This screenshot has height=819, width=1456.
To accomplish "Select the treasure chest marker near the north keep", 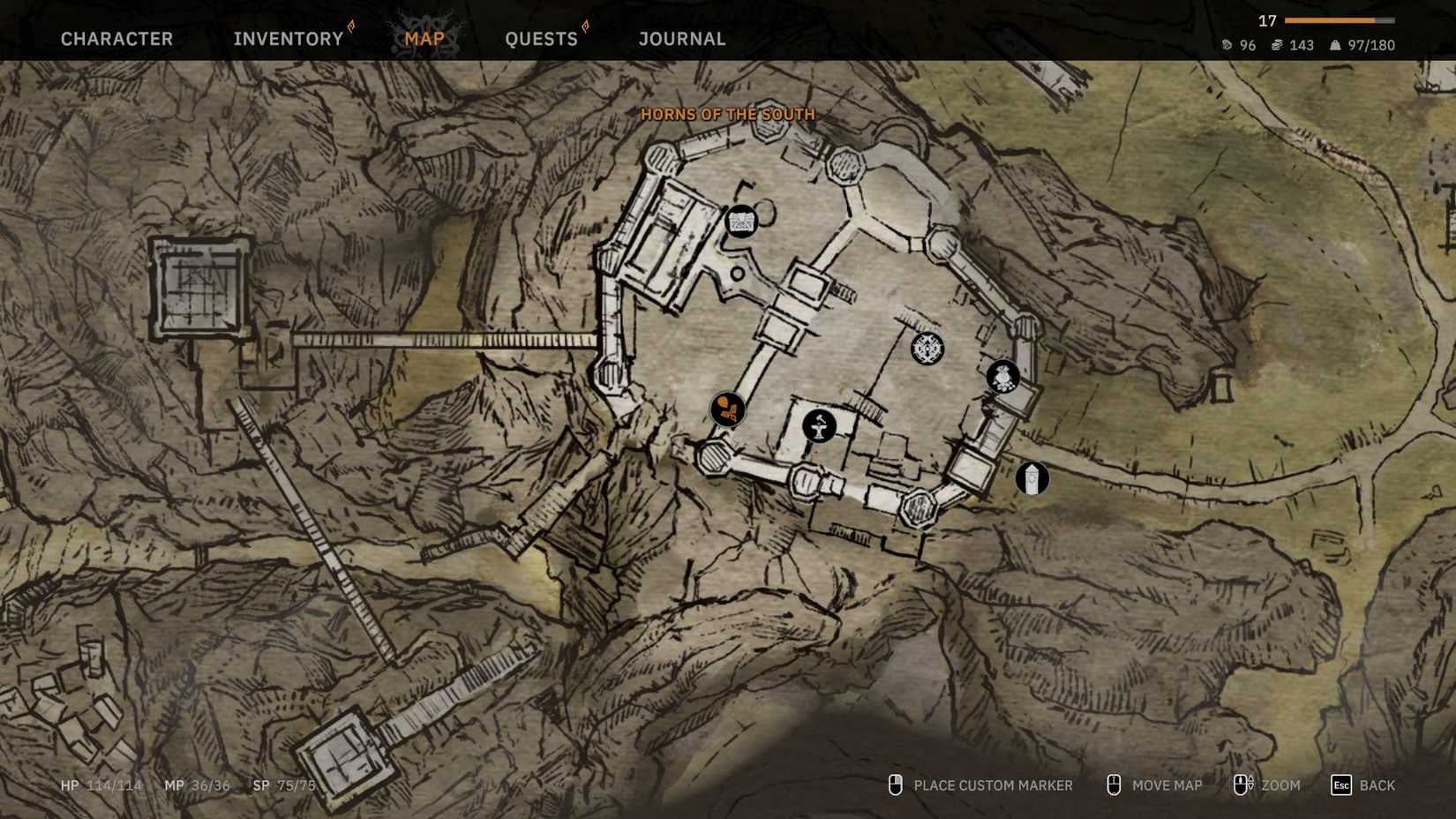I will pos(741,221).
